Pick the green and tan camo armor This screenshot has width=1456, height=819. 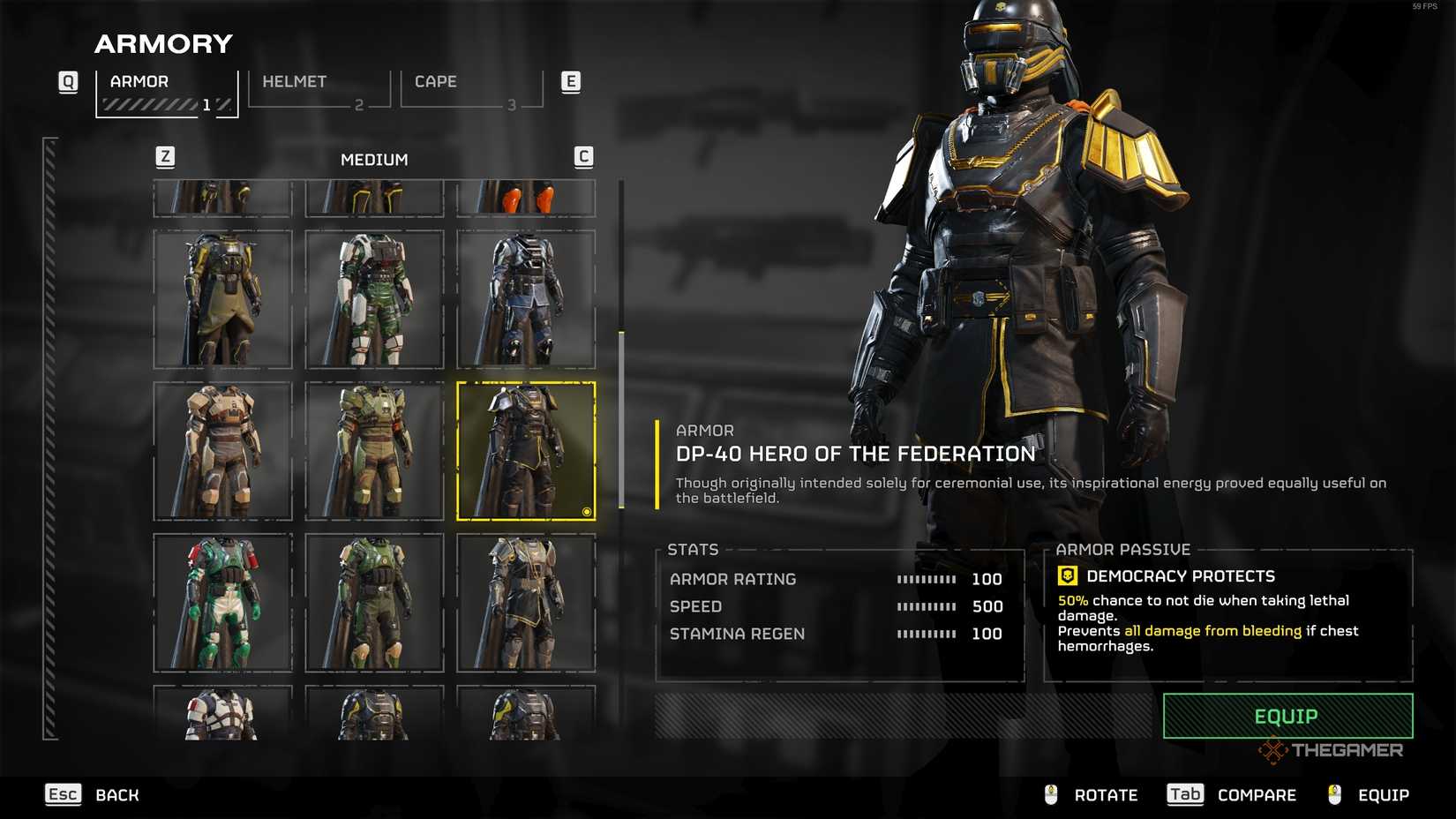point(374,451)
